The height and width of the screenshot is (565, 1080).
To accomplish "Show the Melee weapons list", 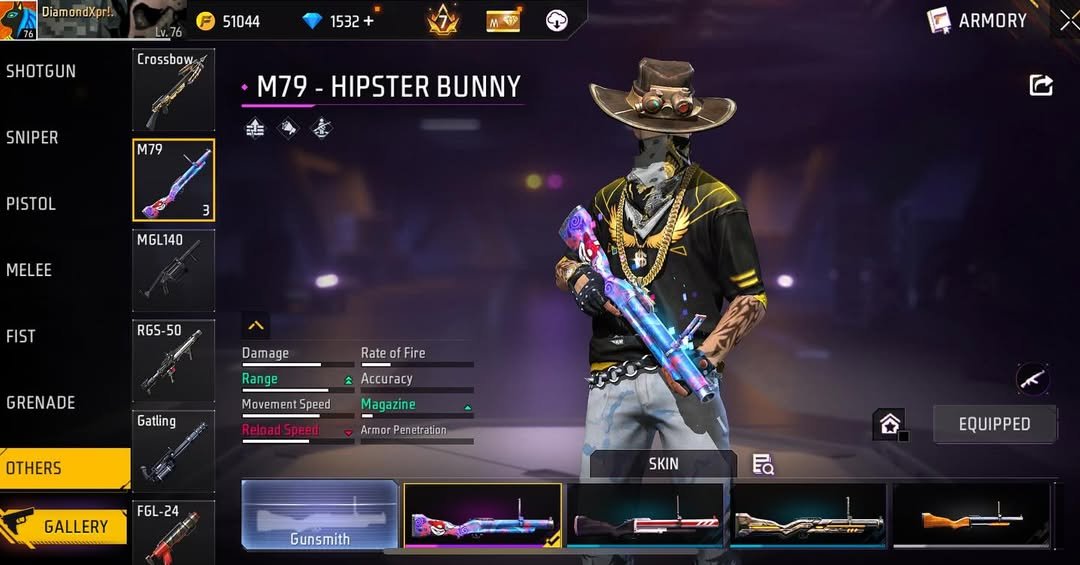I will 29,270.
